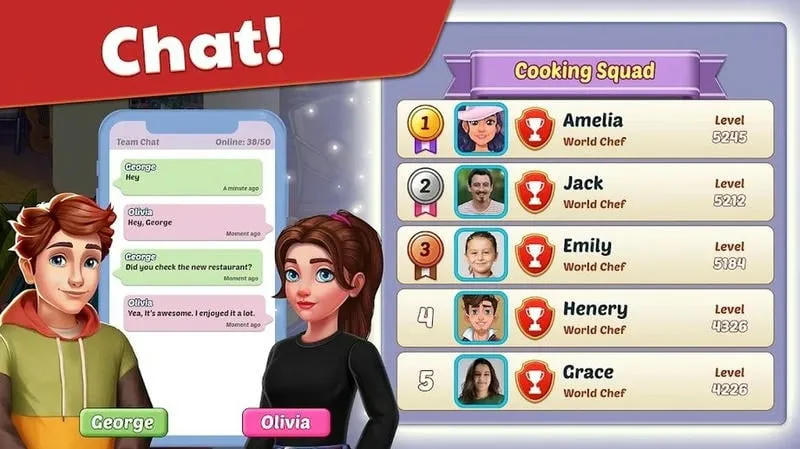
Task: Tap George's message about the new restaurant
Action: coord(192,268)
